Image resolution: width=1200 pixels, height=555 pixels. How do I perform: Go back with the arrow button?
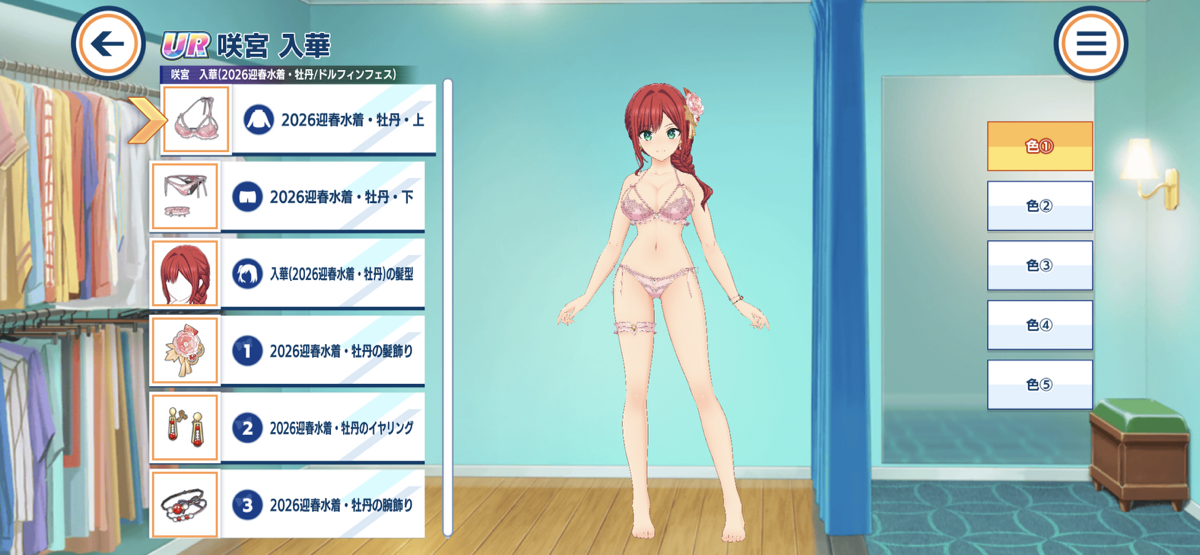(108, 43)
